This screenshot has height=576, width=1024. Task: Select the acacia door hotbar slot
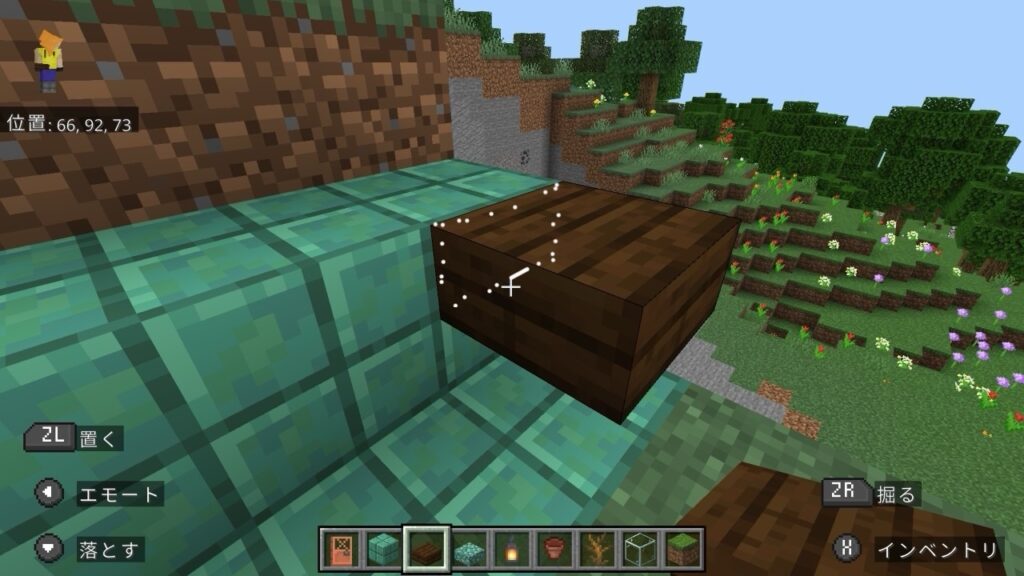[x=339, y=549]
